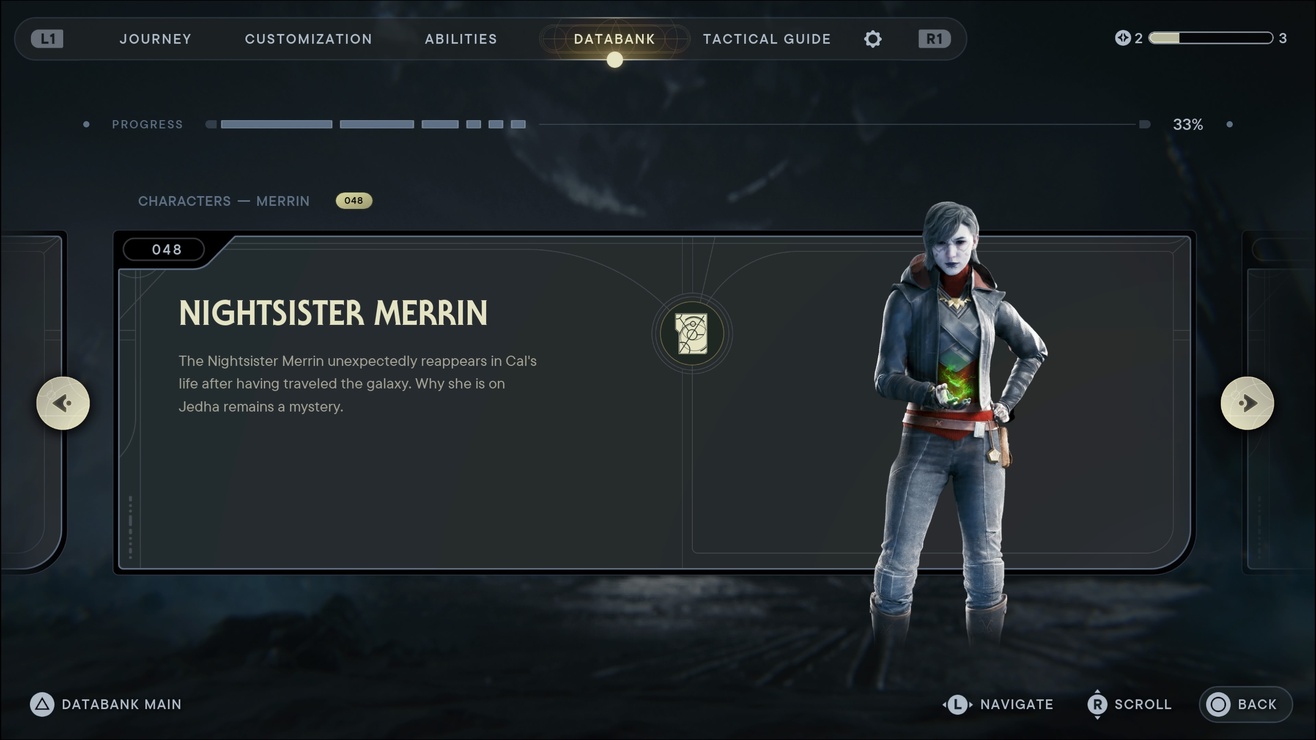Click the left progress dot marker
The width and height of the screenshot is (1316, 740).
pos(85,124)
